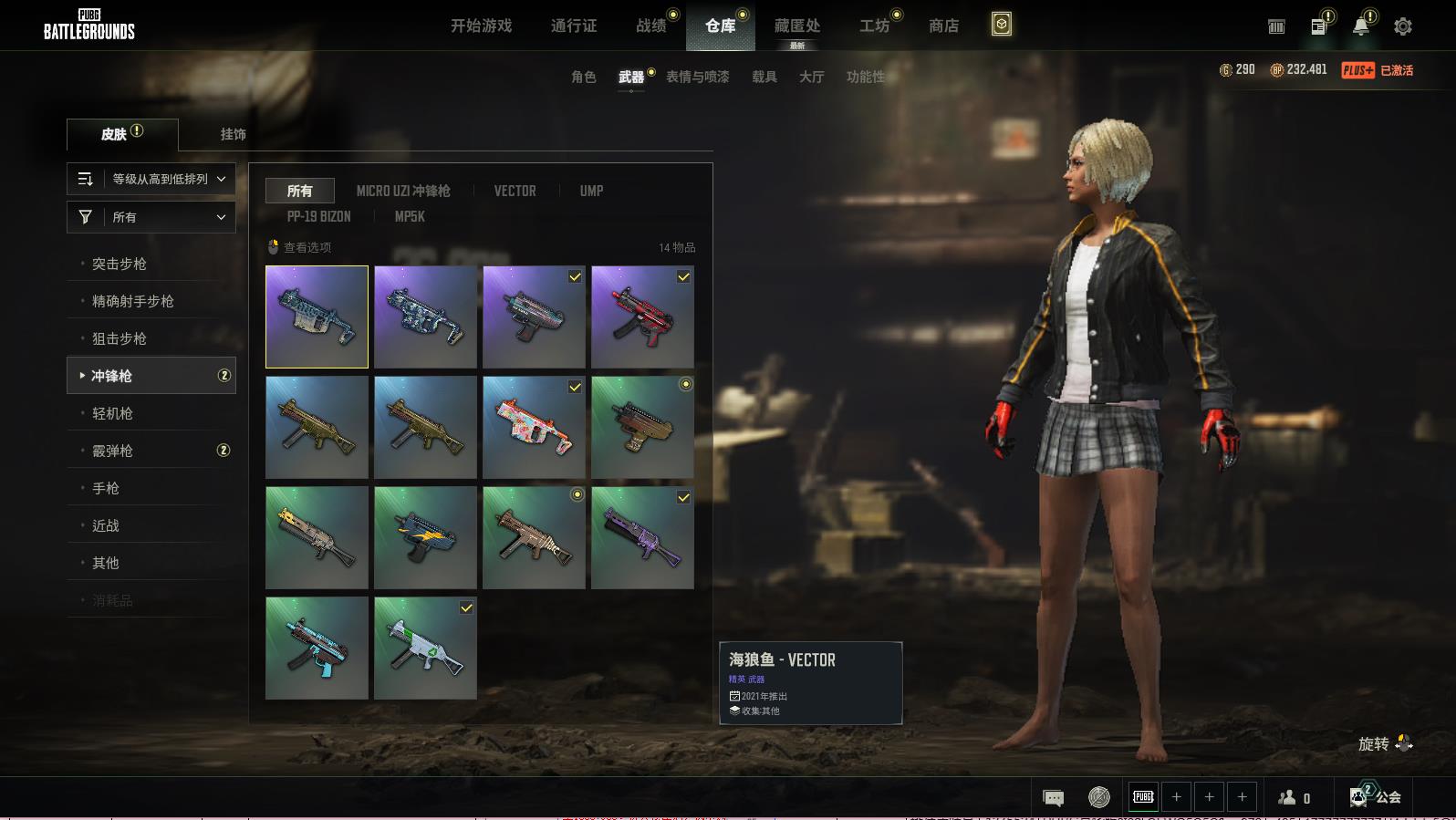Screen dimensions: 1456x820
Task: Select the 挂饰 charms tab
Action: [x=233, y=134]
